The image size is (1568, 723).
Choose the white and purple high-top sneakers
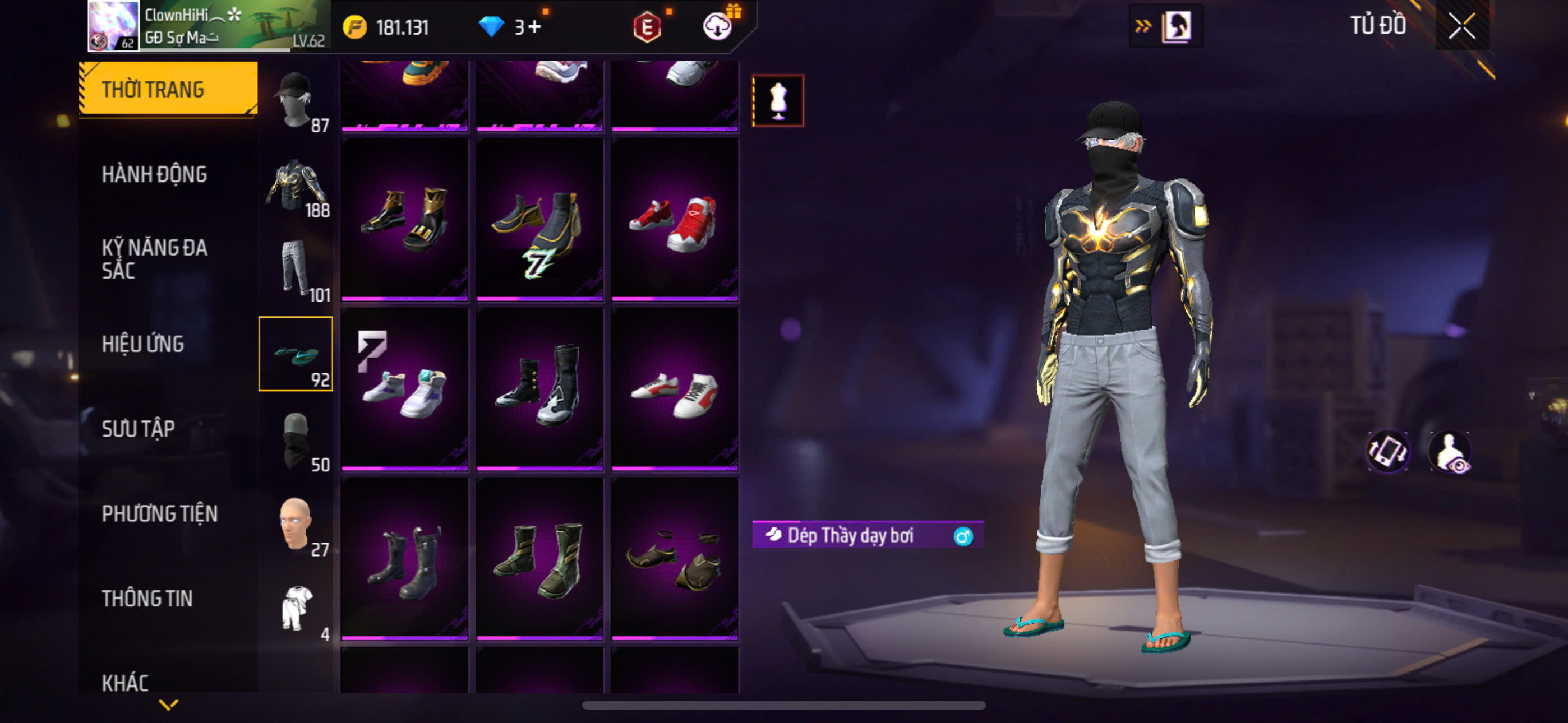coord(404,390)
